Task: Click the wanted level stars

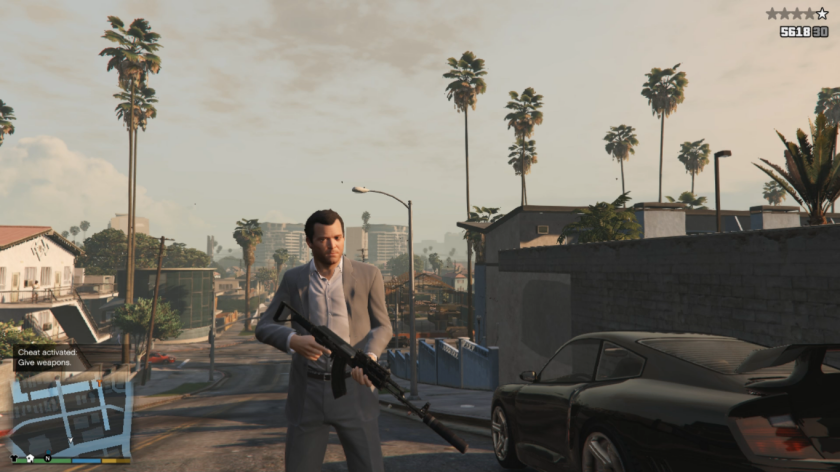Action: click(797, 14)
